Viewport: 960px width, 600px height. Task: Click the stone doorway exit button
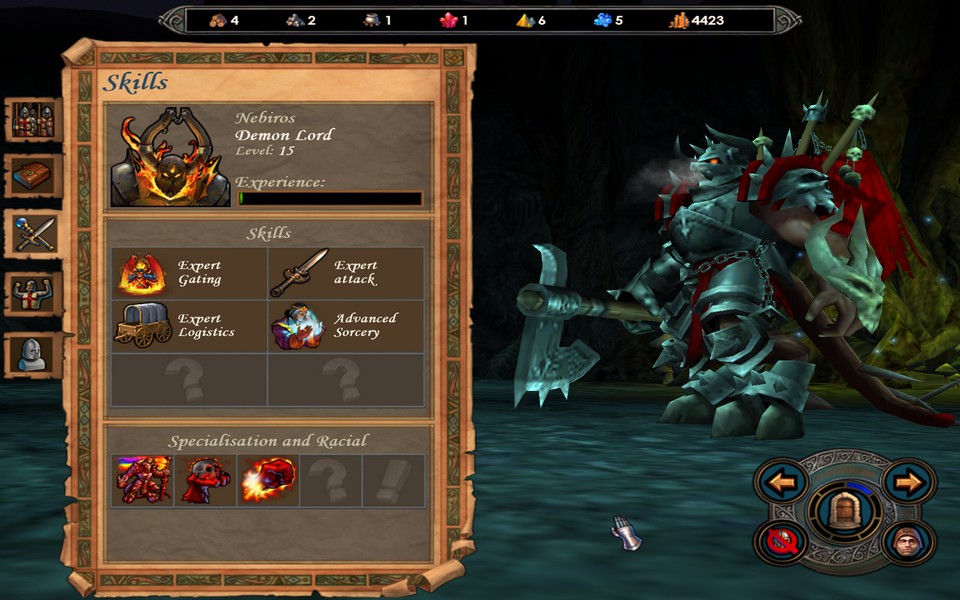click(x=845, y=513)
